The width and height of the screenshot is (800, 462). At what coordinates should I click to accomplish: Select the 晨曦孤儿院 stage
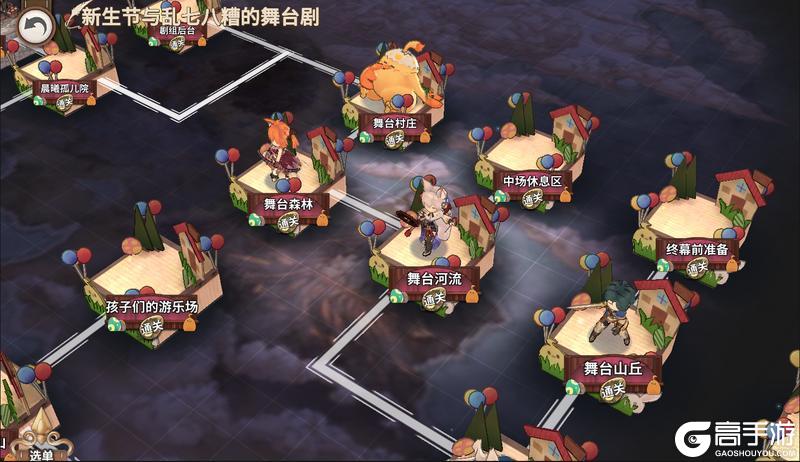tap(64, 88)
